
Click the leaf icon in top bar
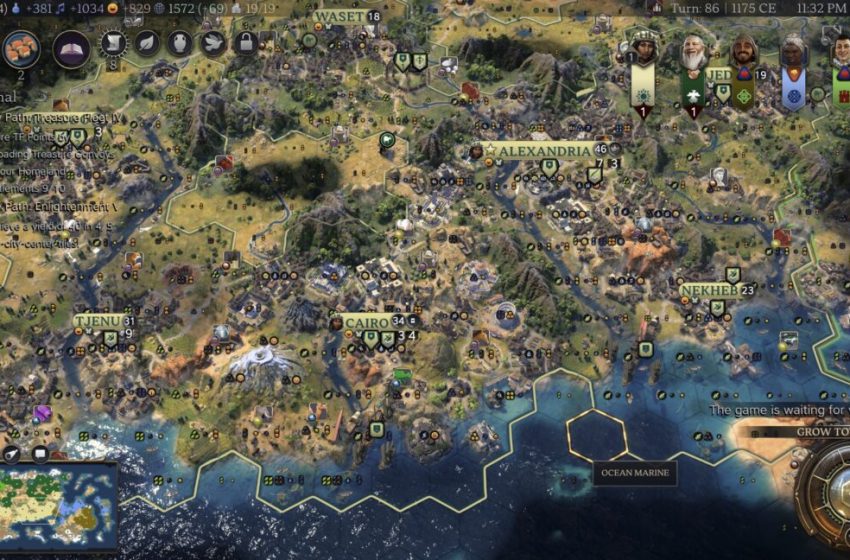[147, 43]
